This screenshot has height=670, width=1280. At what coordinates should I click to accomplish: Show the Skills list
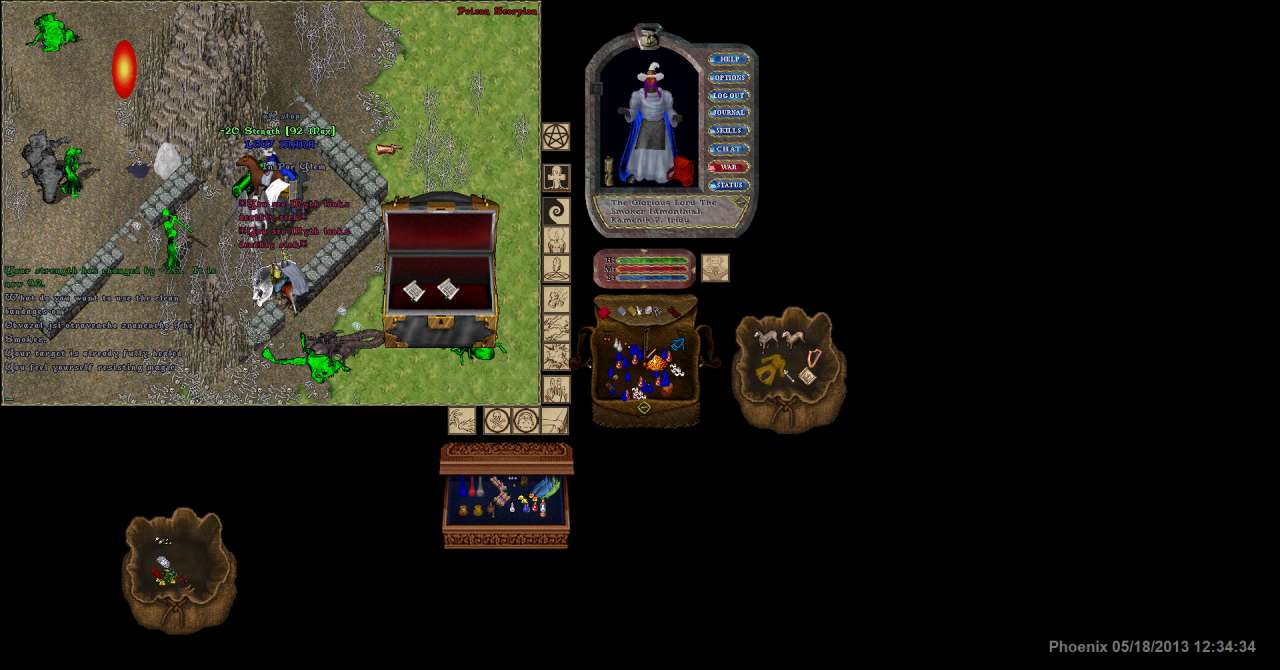(729, 131)
